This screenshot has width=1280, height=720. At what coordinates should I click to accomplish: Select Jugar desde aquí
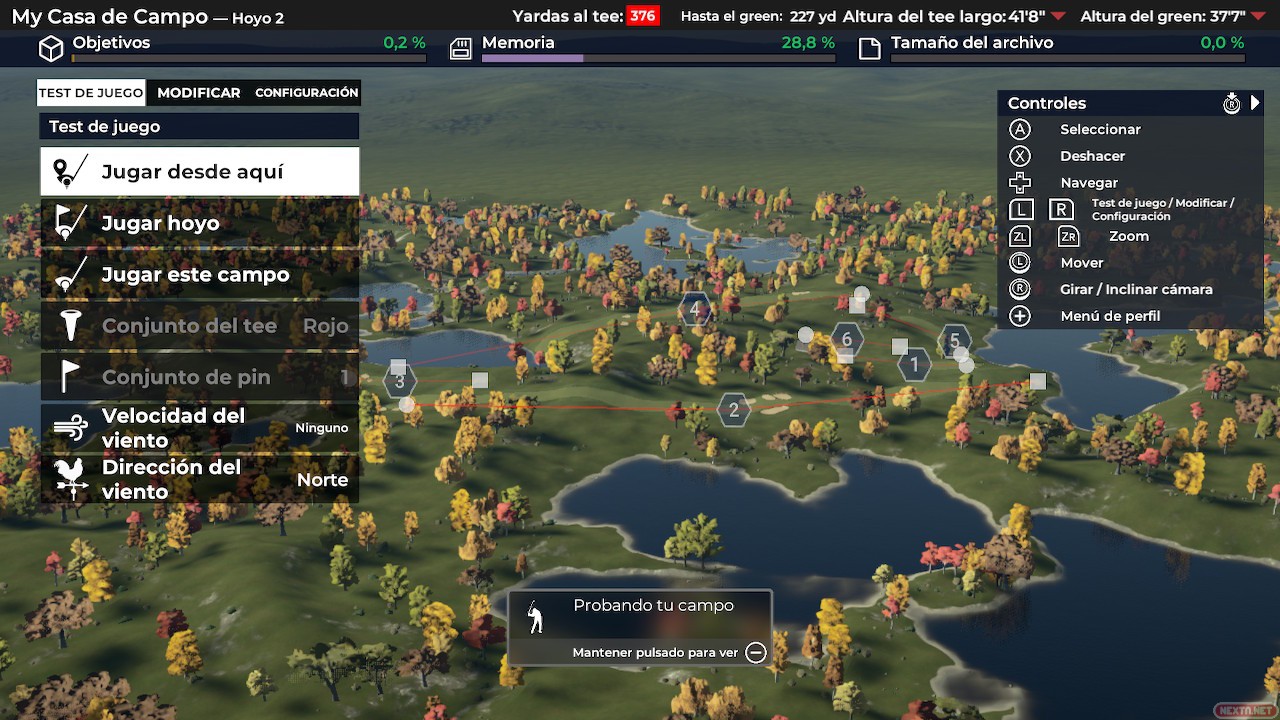[200, 172]
